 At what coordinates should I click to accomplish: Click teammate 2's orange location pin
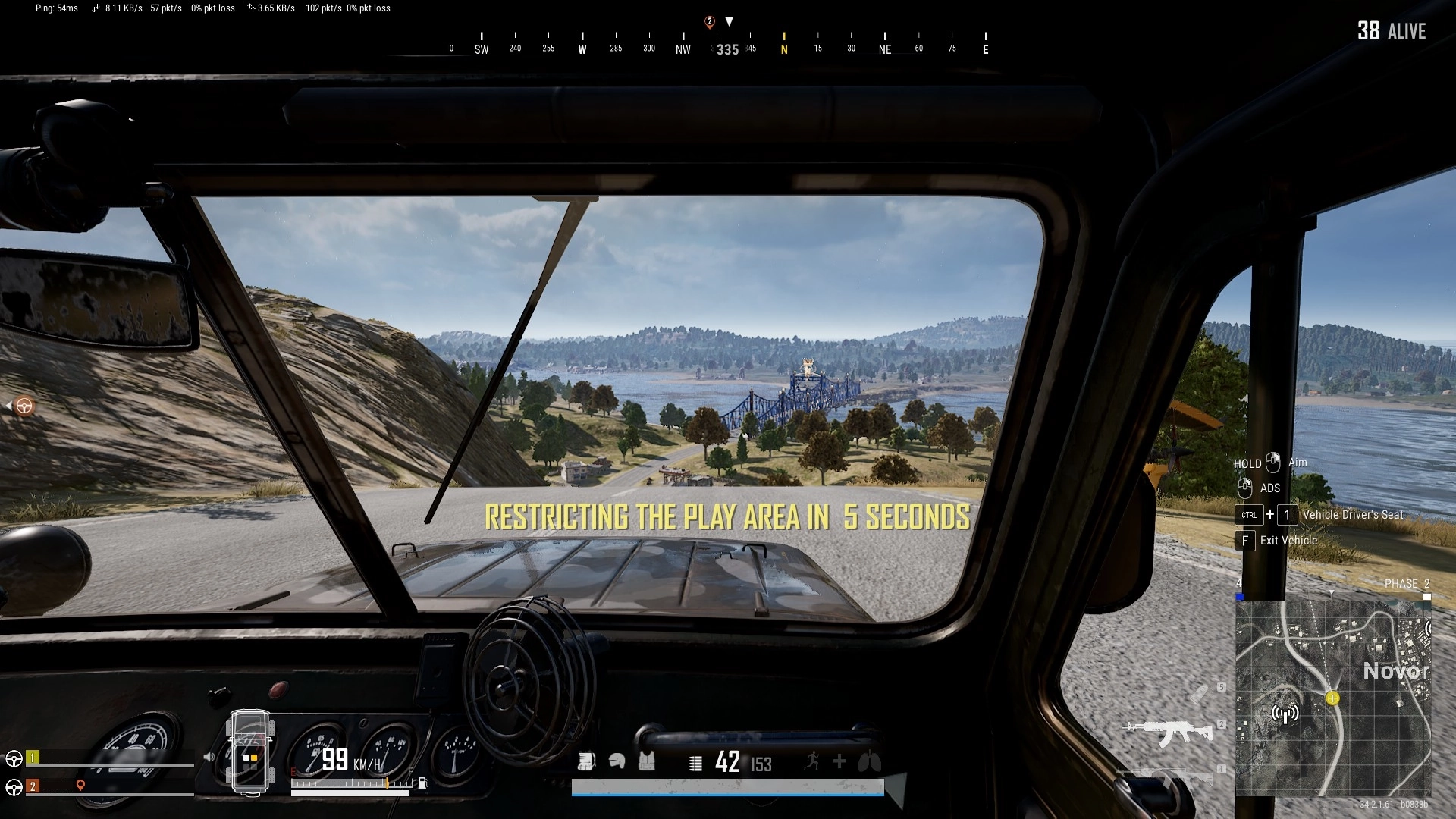tap(80, 786)
